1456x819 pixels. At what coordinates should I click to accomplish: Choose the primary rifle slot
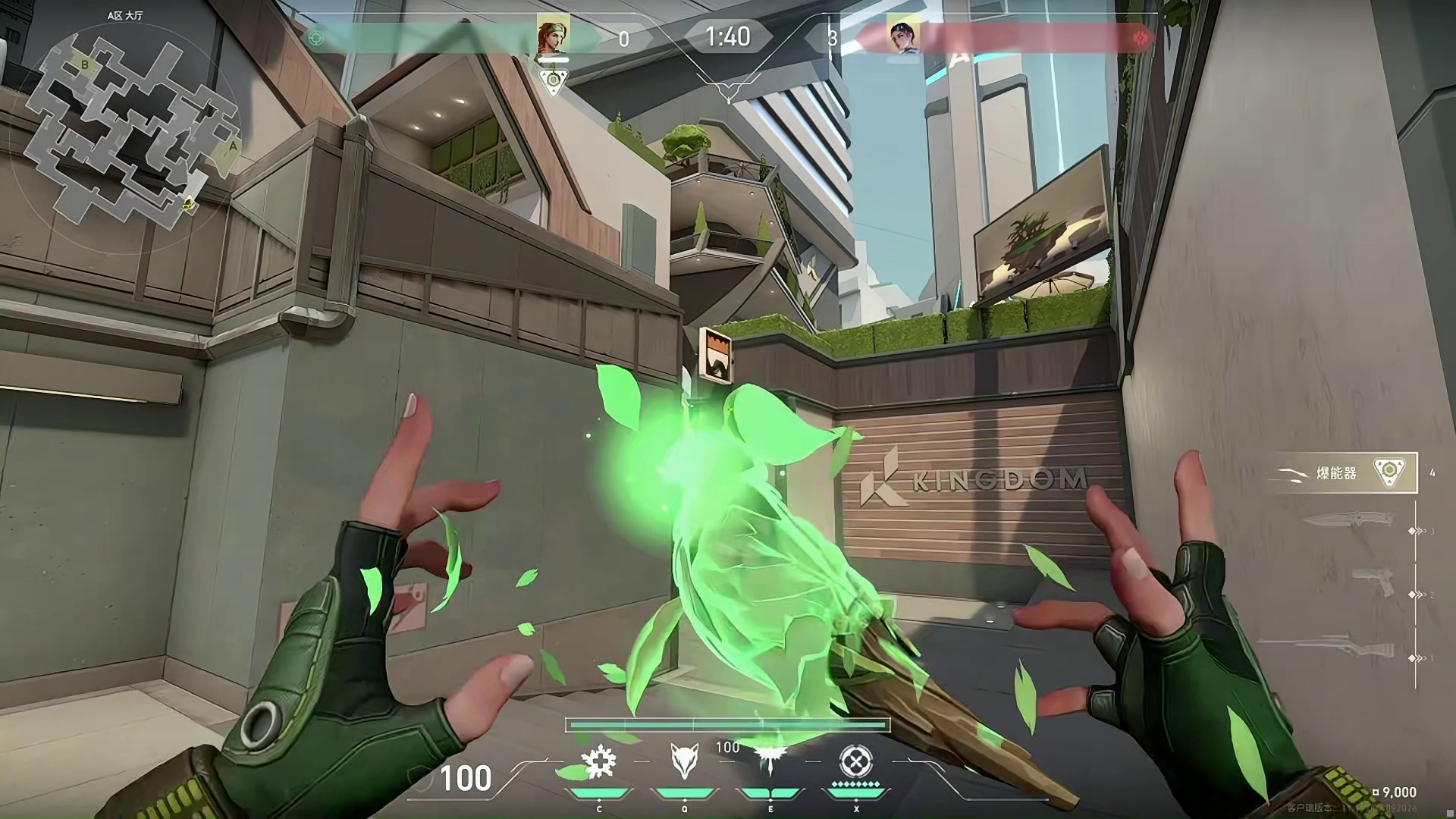click(1346, 648)
